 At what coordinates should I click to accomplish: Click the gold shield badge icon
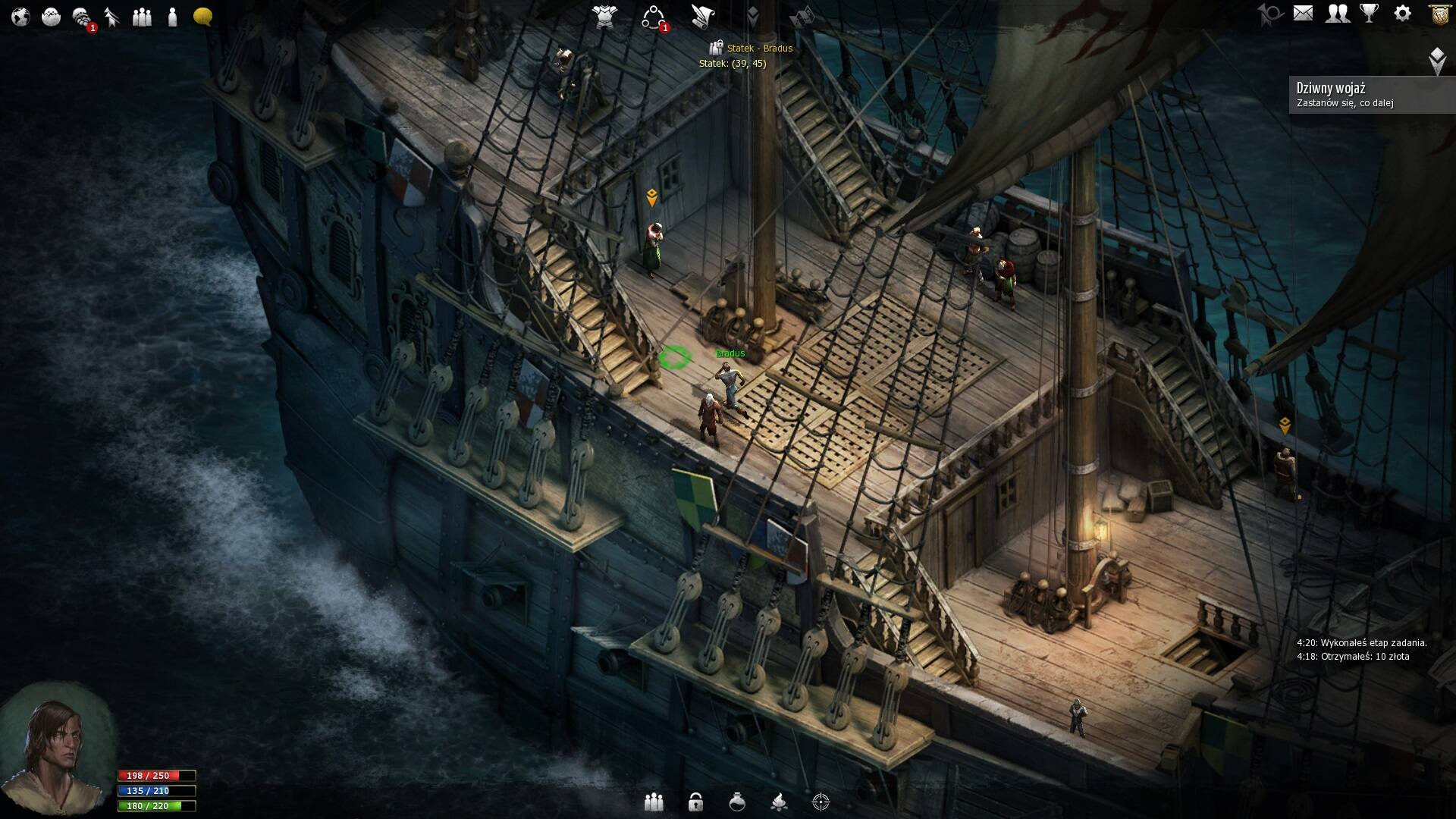tap(1439, 14)
